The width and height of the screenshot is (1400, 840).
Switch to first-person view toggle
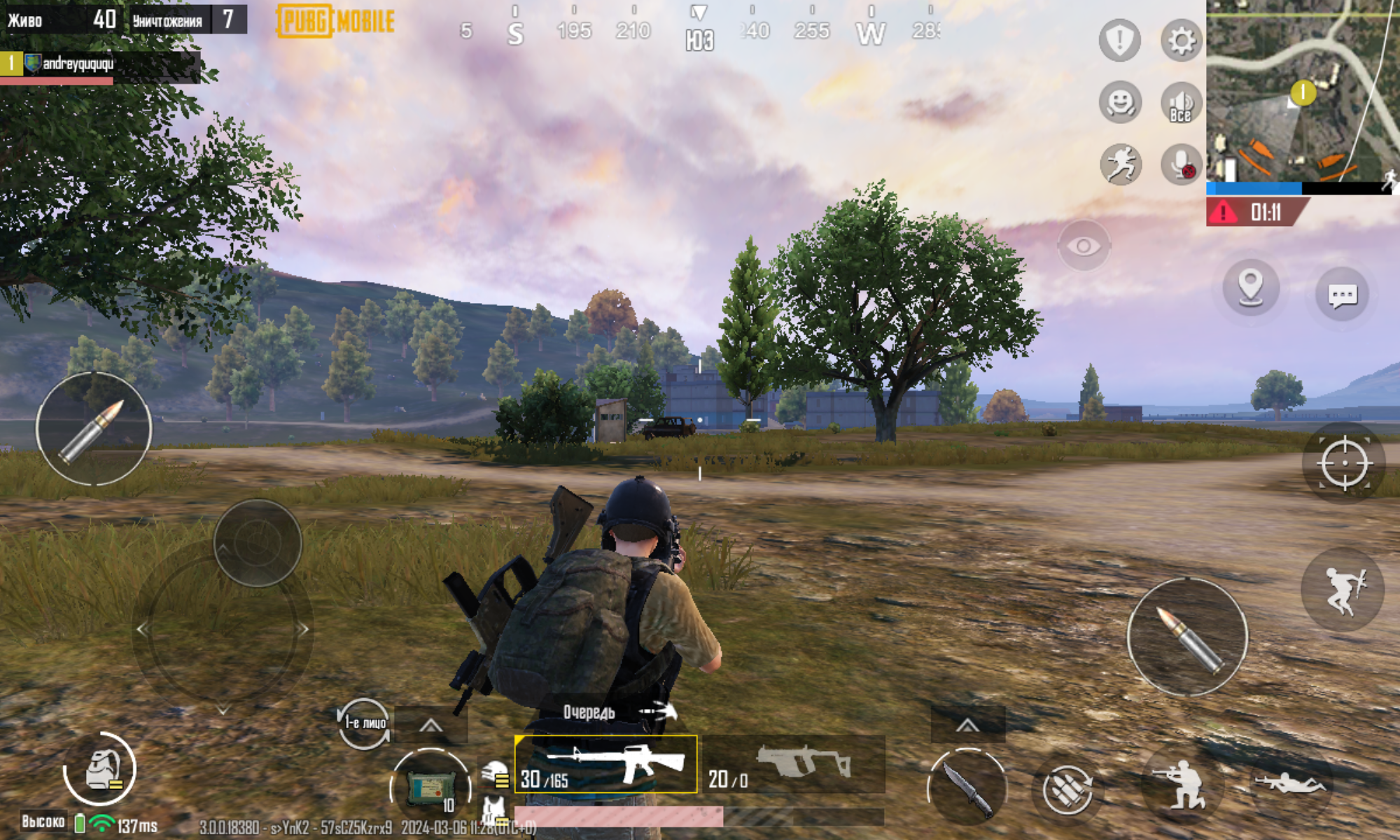coord(364,722)
